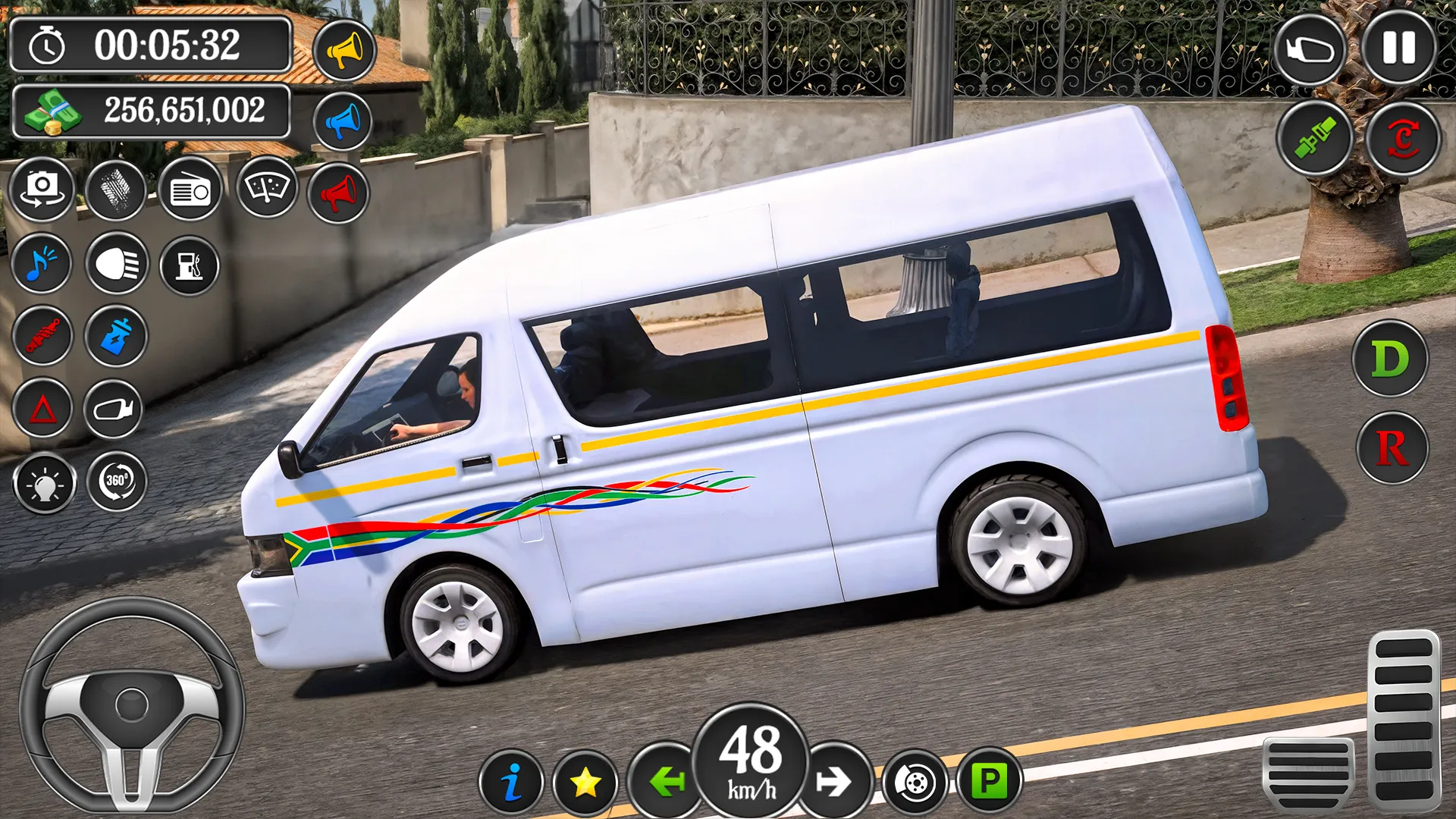Tap the yellow star button
1456x819 pixels.
pyautogui.click(x=585, y=782)
